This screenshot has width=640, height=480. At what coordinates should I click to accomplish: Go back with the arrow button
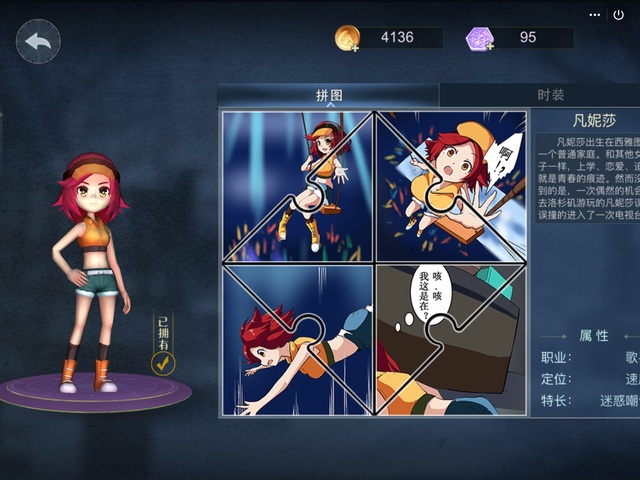point(38,41)
